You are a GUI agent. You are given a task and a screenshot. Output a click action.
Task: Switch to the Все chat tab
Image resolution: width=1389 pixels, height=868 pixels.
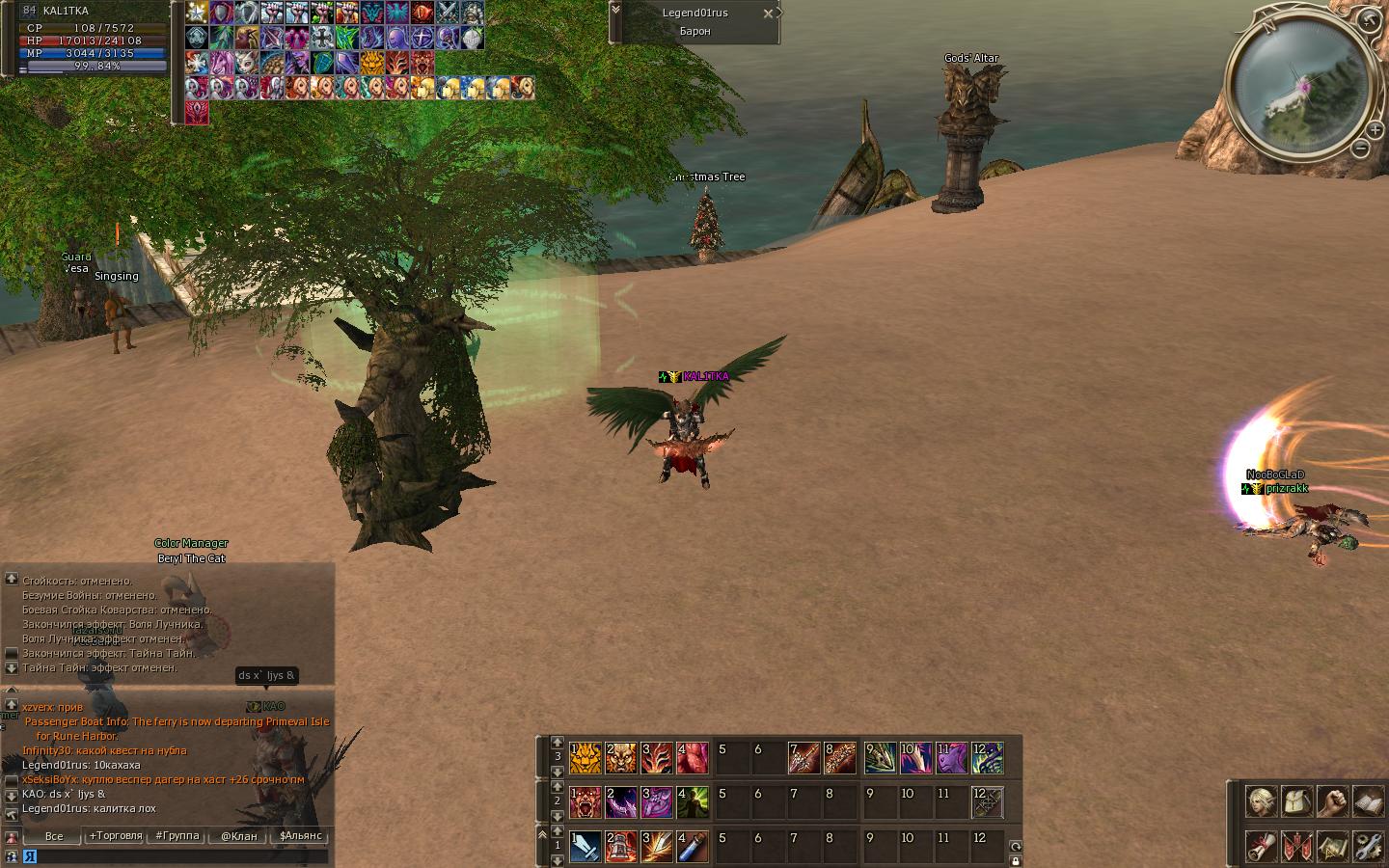54,836
